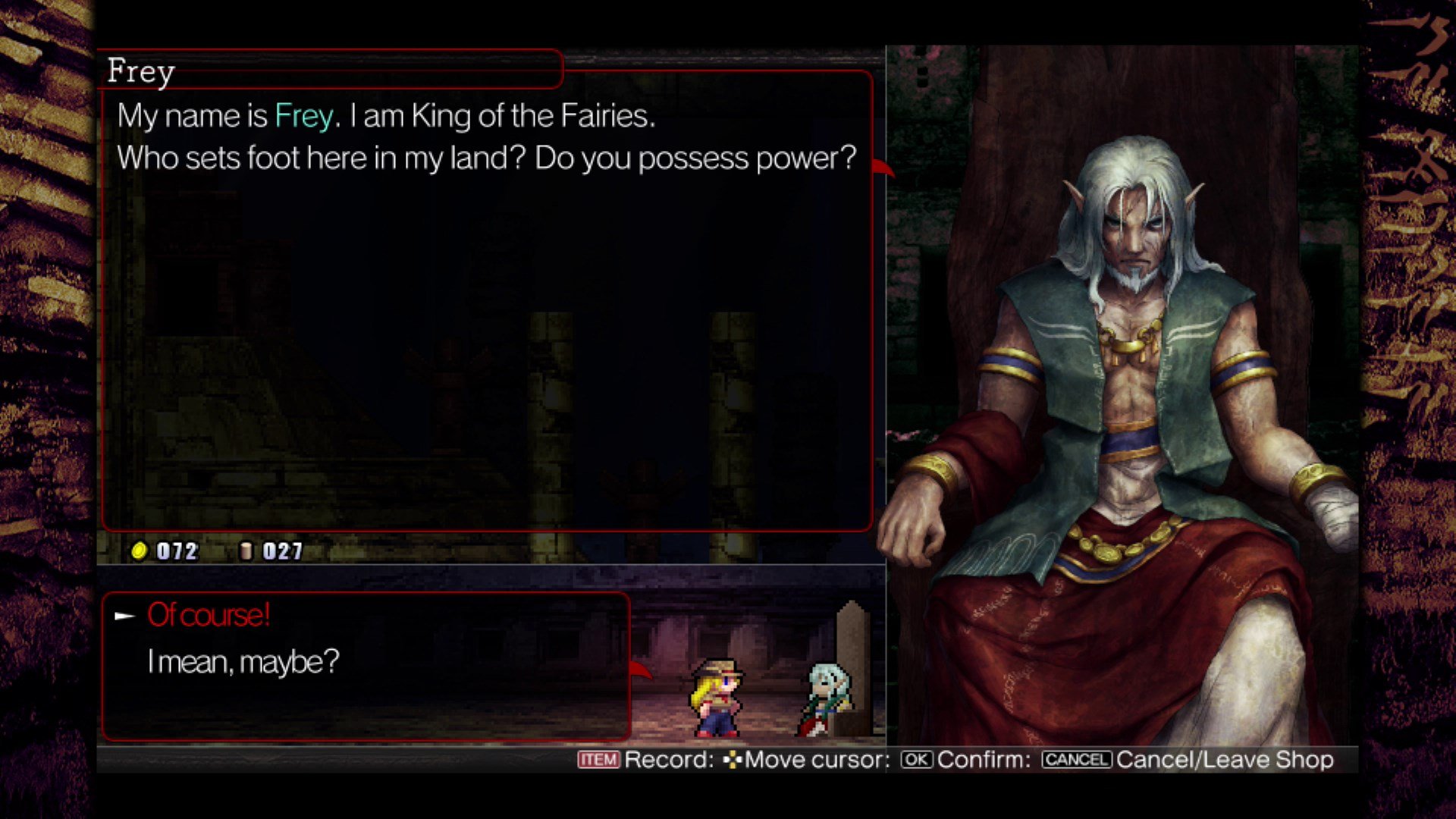Viewport: 1456px width, 819px height.
Task: Click the gold counter showing 072
Action: point(174,551)
